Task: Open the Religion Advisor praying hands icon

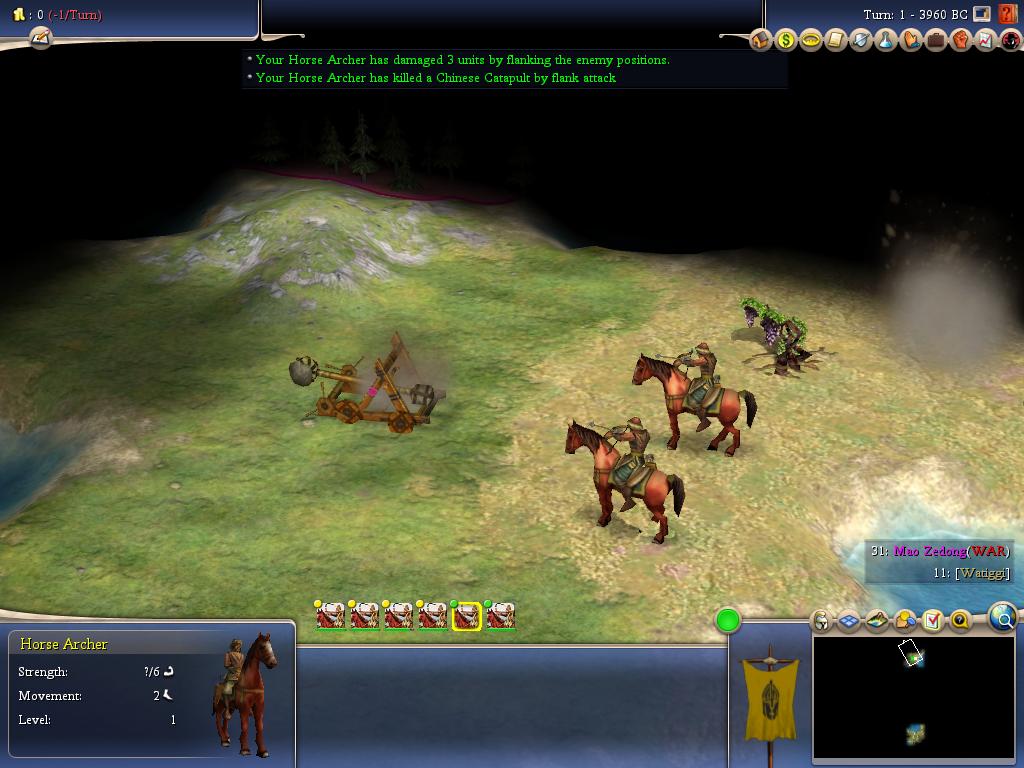Action: (x=911, y=40)
